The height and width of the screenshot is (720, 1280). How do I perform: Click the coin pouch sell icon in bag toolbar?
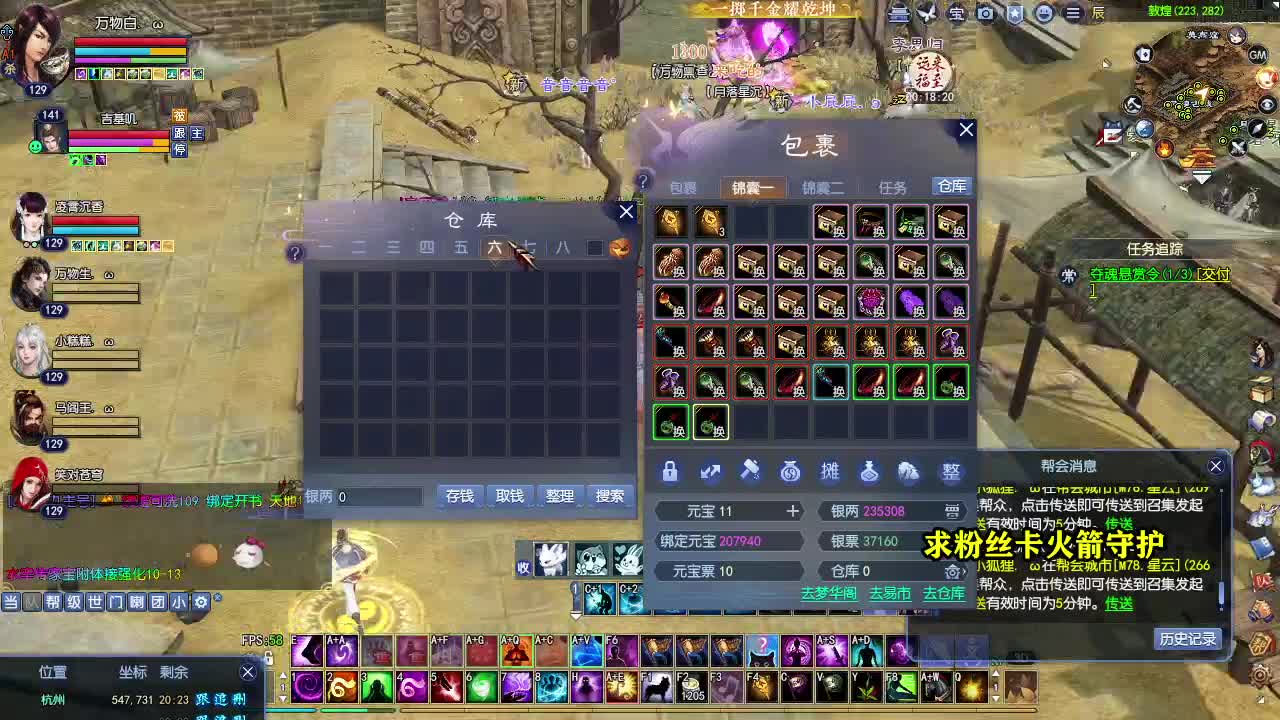point(791,472)
